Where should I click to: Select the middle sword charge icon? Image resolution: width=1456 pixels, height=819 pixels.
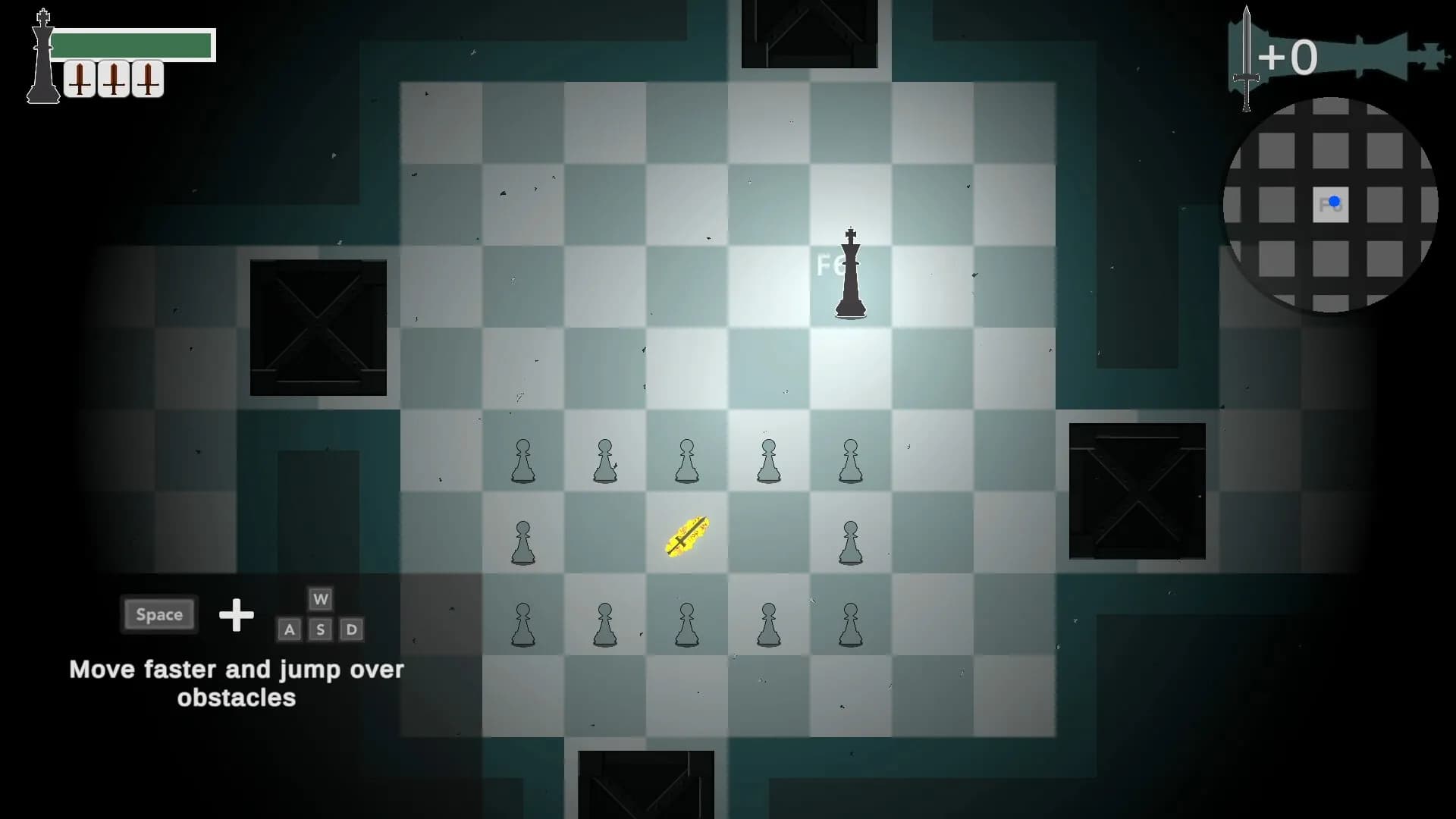(x=113, y=78)
